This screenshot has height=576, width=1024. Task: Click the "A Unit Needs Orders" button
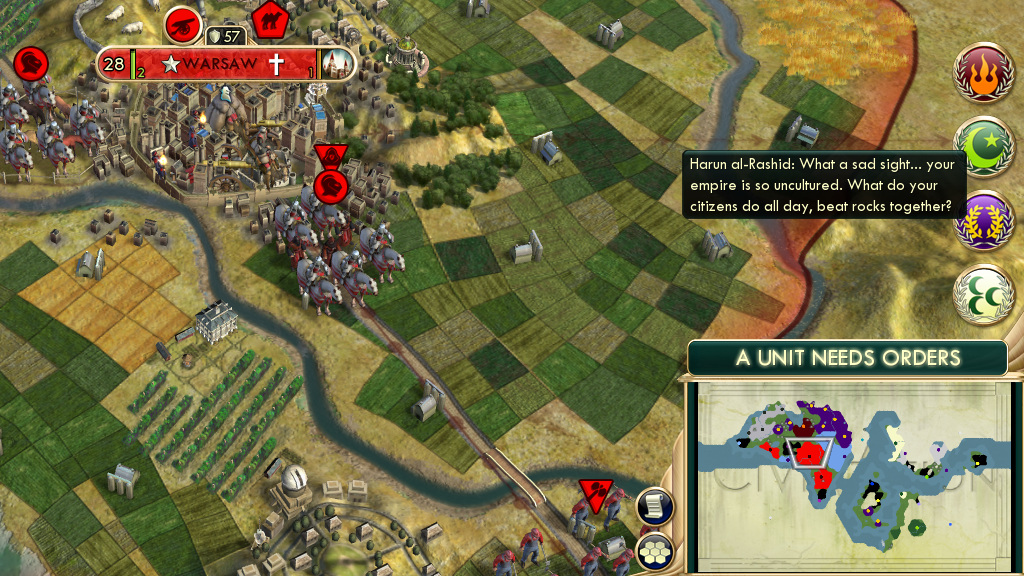847,358
